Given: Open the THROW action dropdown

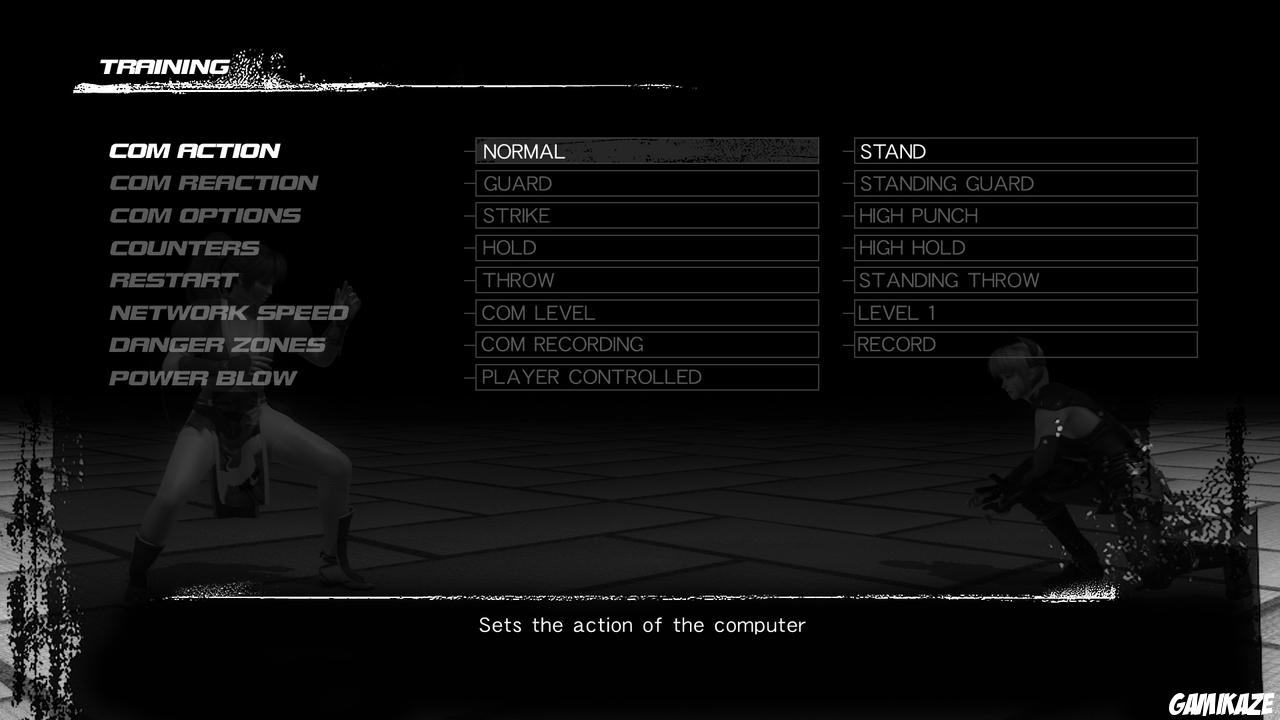Looking at the screenshot, I should pyautogui.click(x=646, y=280).
